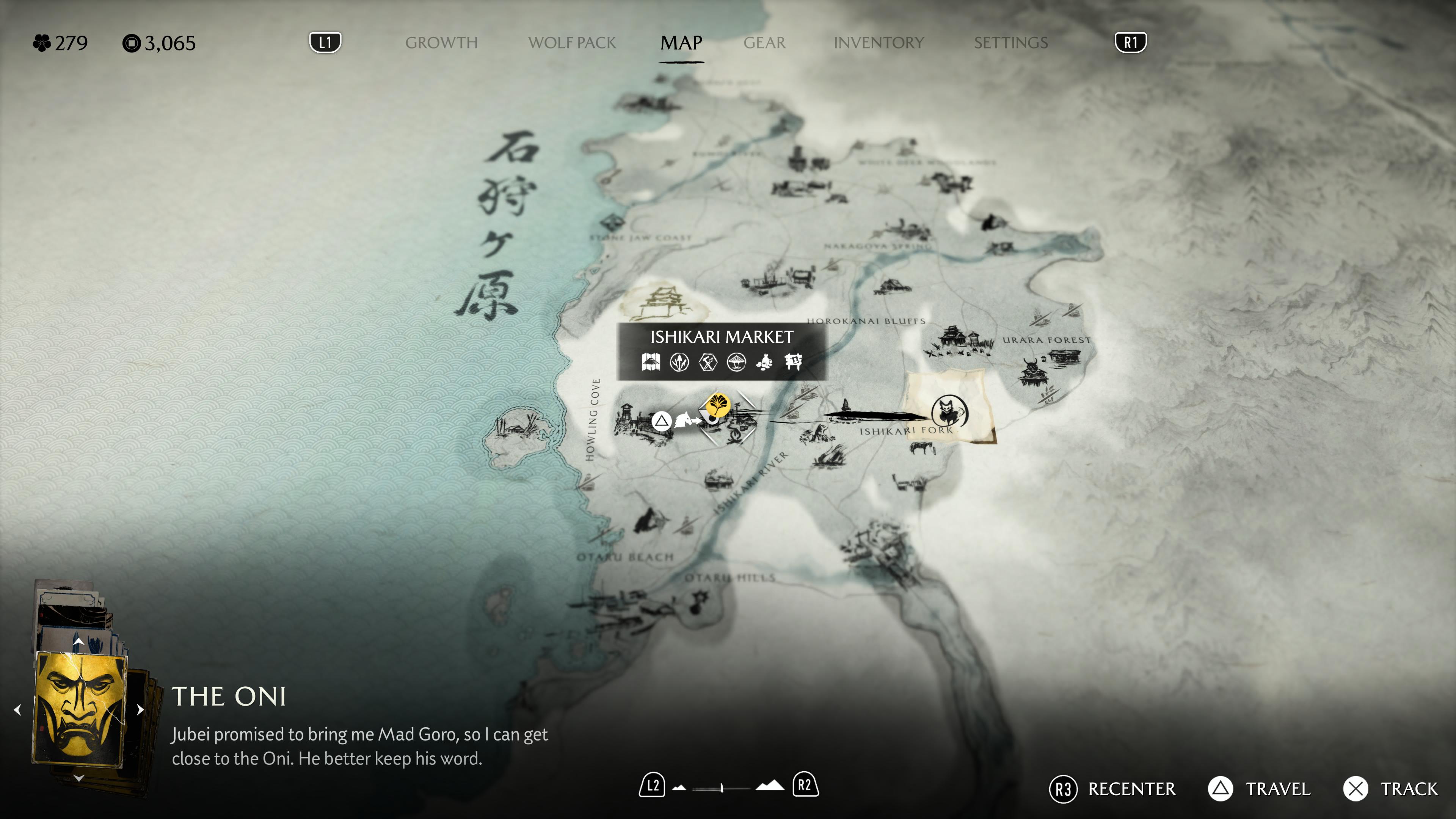1456x819 pixels.
Task: Click the folded map icon in Ishikari Market
Action: pyautogui.click(x=651, y=362)
